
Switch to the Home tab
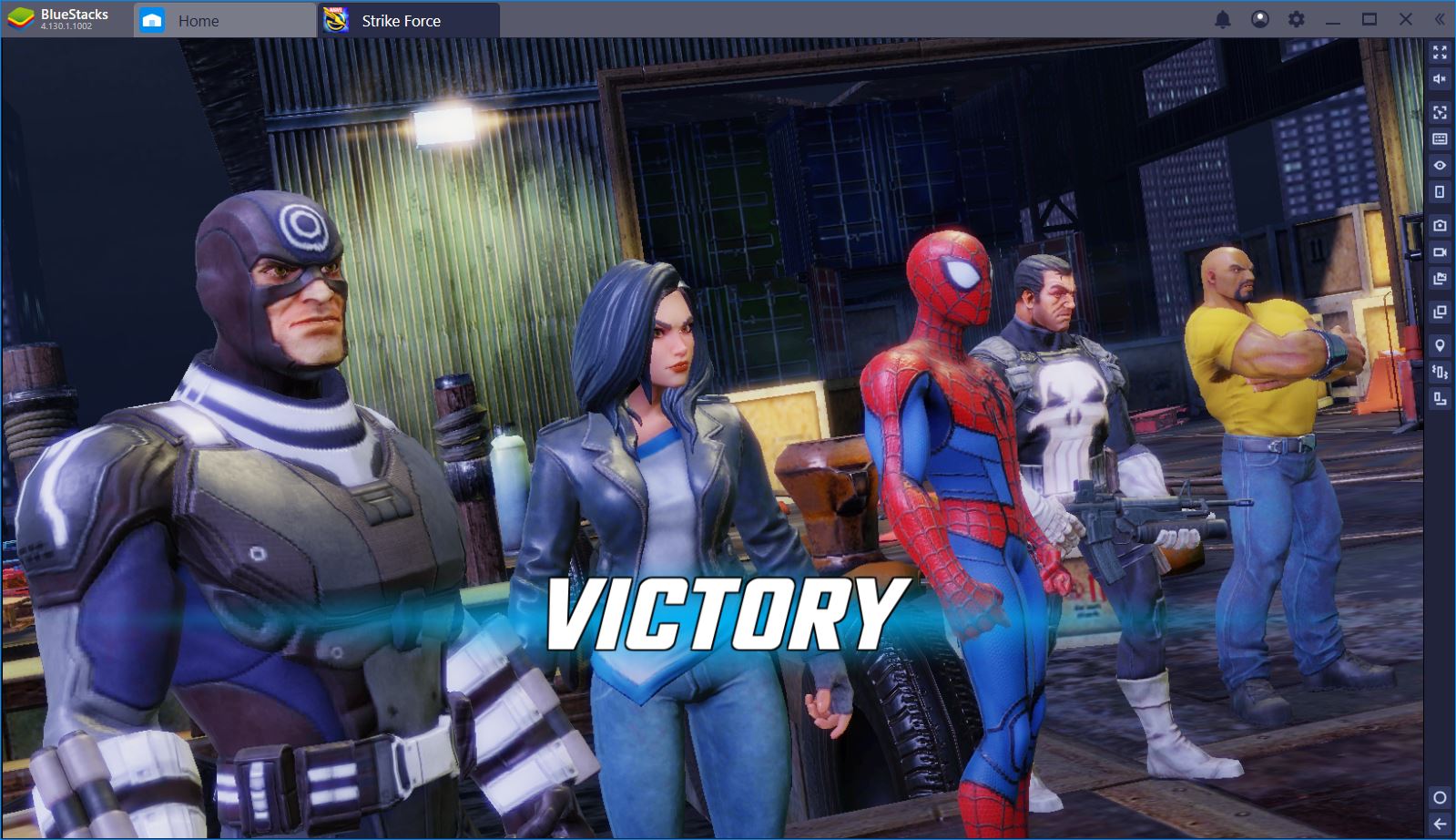[x=202, y=19]
